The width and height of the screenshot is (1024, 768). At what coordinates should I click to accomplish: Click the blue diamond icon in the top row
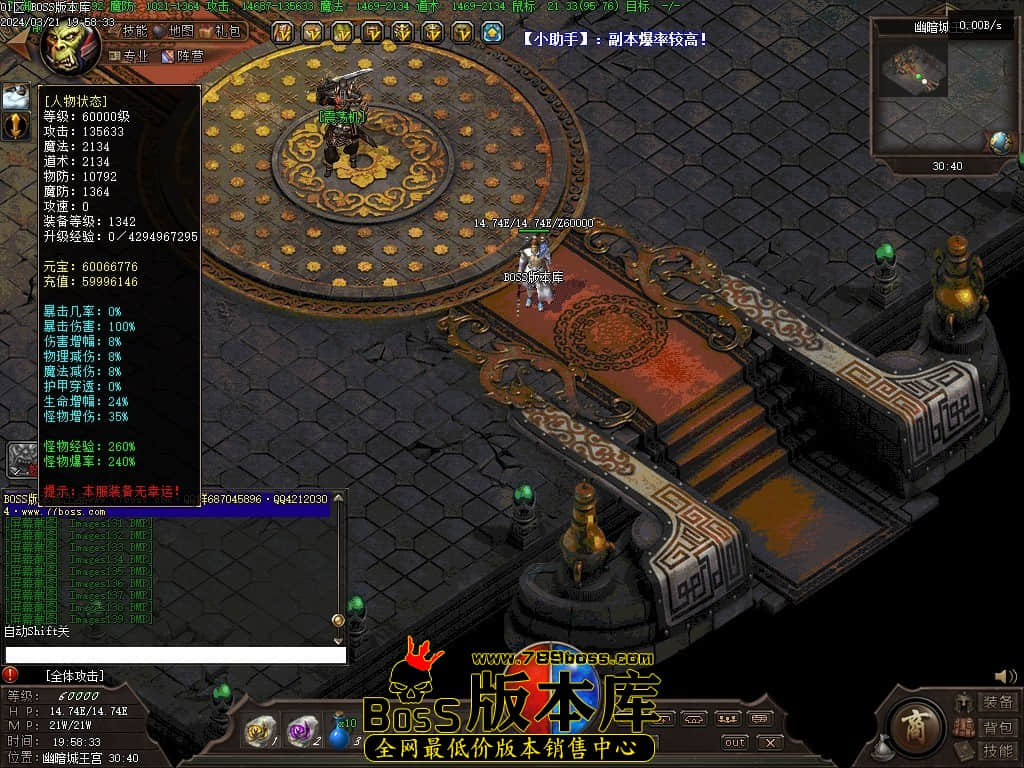tap(492, 33)
